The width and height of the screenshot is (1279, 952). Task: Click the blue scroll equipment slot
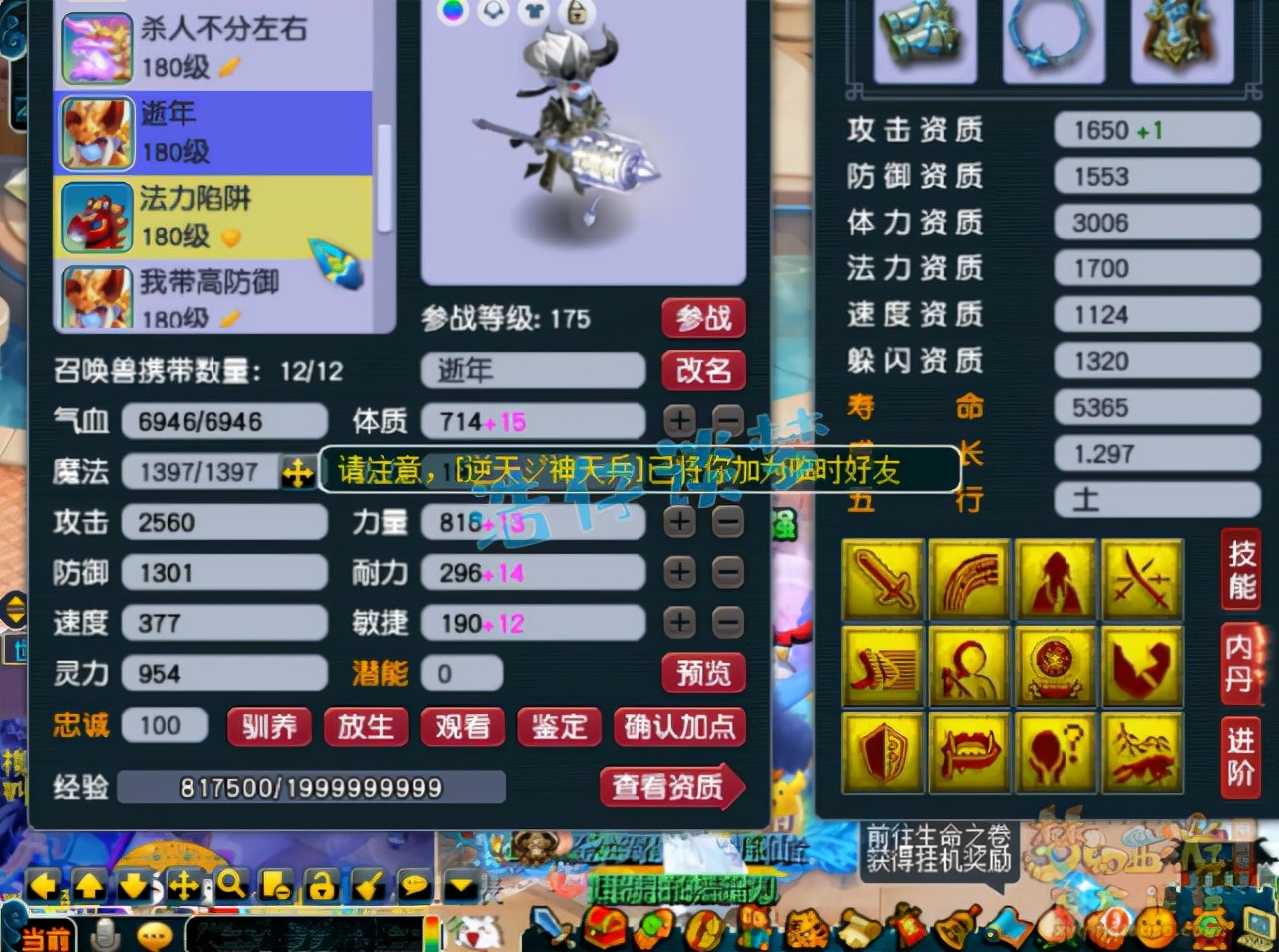(926, 40)
